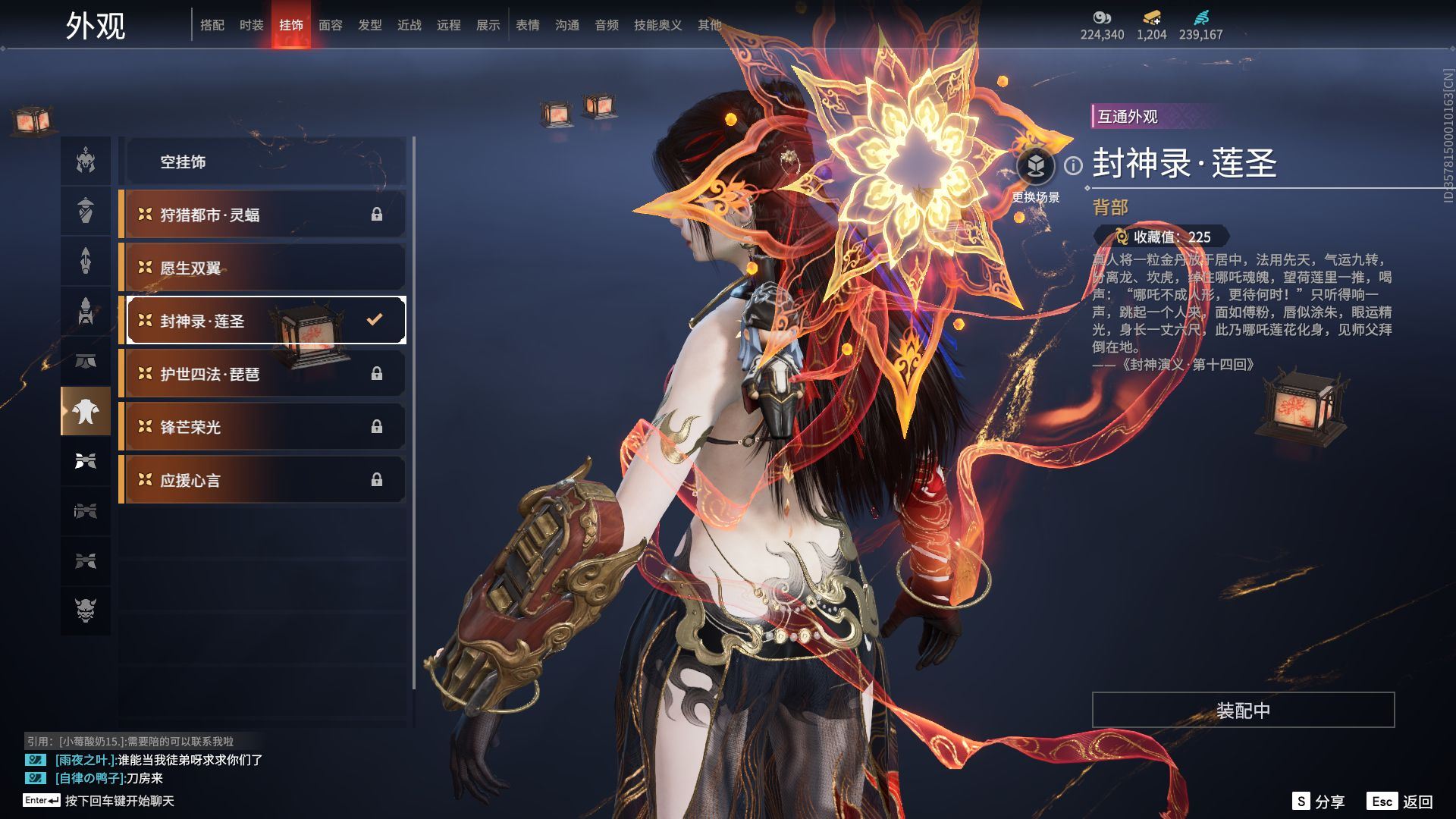Choose the 锋芒荣光 accessory

[262, 427]
